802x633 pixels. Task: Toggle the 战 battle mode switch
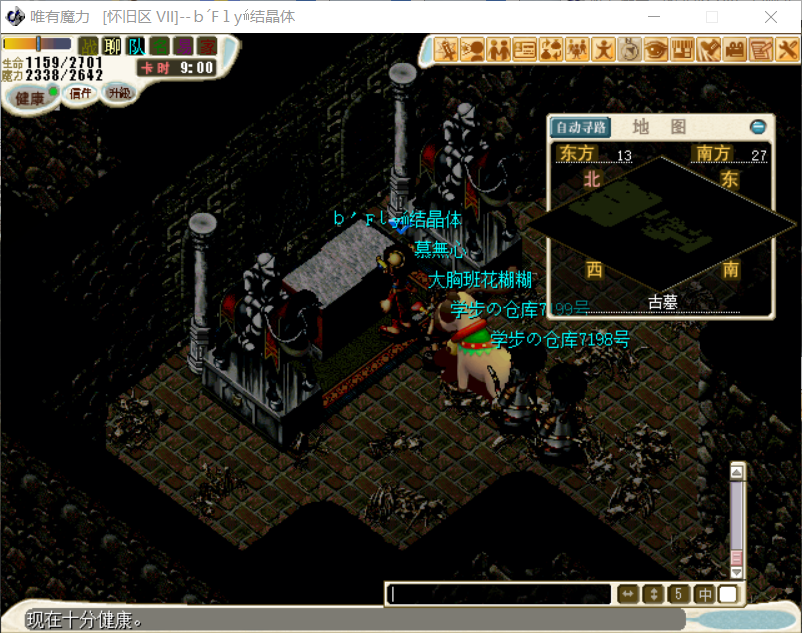point(89,46)
